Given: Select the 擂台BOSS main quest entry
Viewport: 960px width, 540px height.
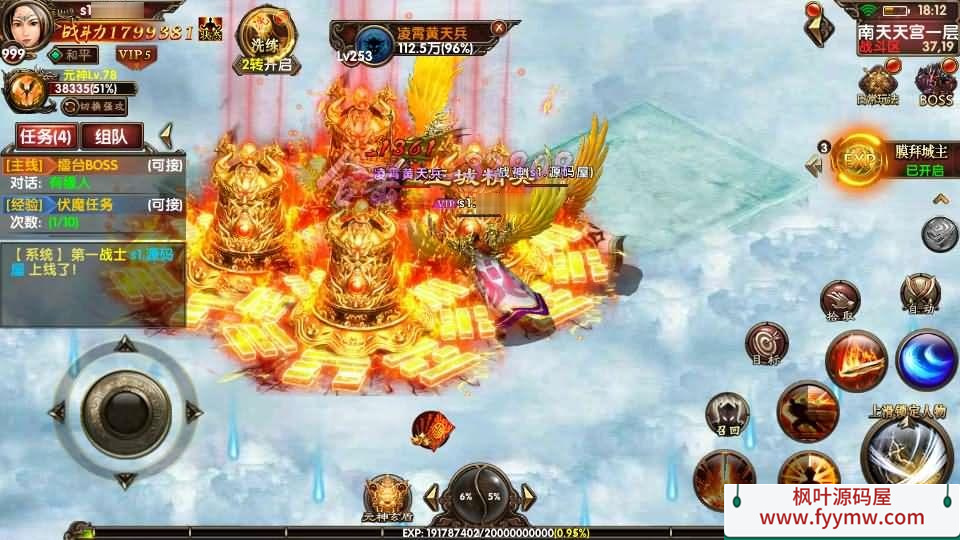Looking at the screenshot, I should coord(94,166).
